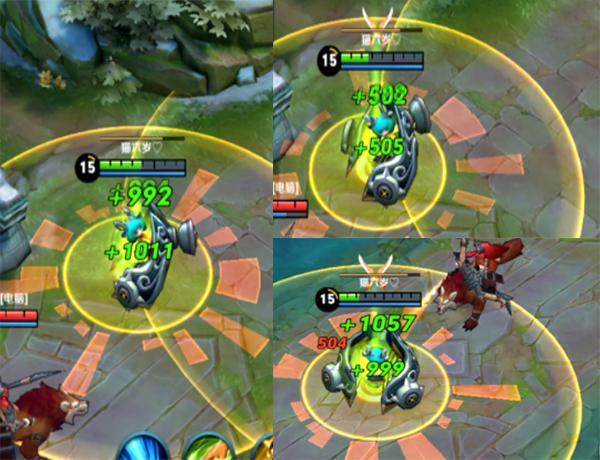Image resolution: width=600 pixels, height=460 pixels.
Task: Activate the green and orange ability icon
Action: point(208,449)
